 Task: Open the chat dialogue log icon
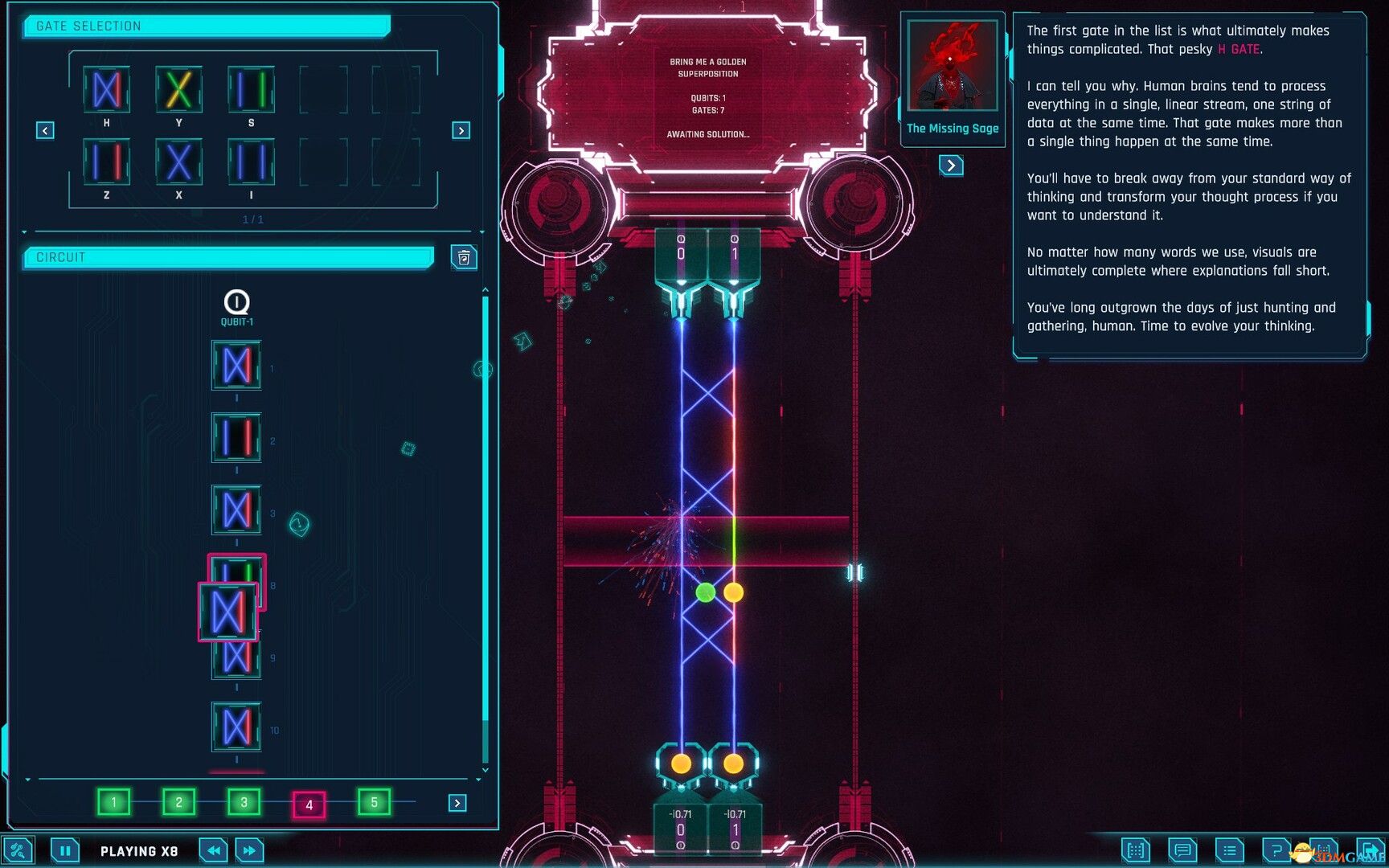[x=1182, y=850]
